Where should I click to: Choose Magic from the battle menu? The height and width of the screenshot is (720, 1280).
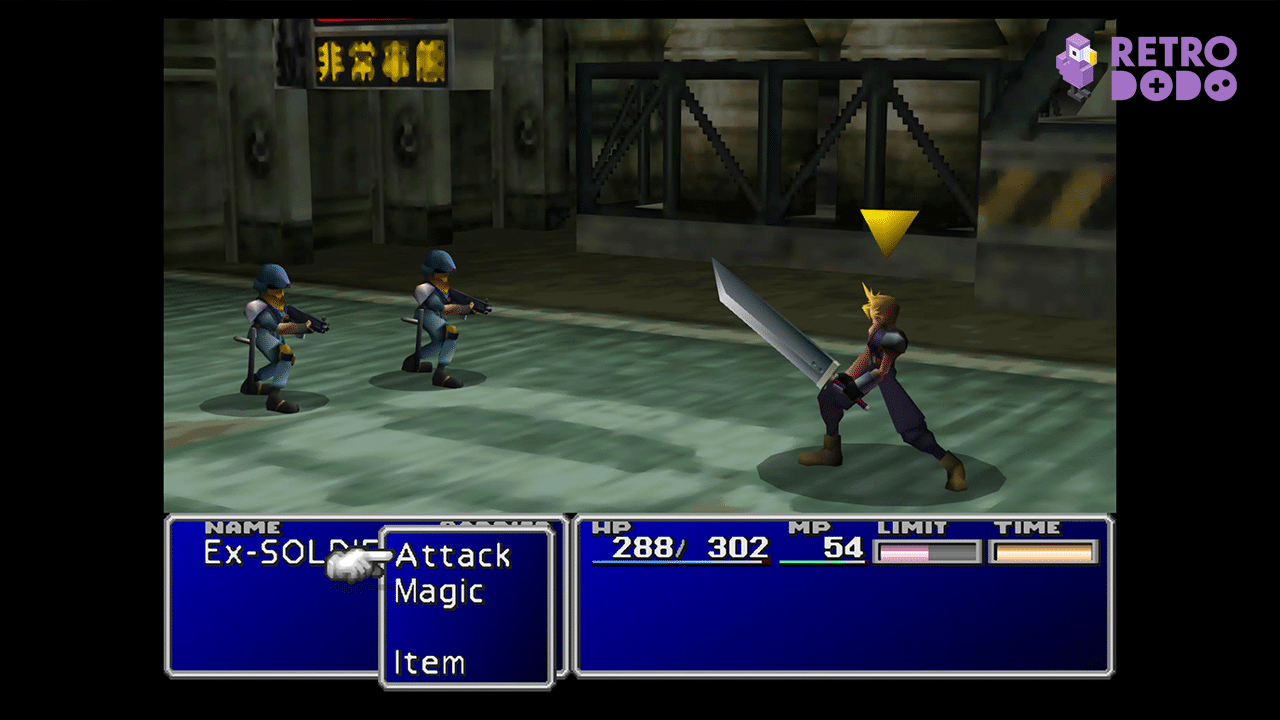pos(439,591)
